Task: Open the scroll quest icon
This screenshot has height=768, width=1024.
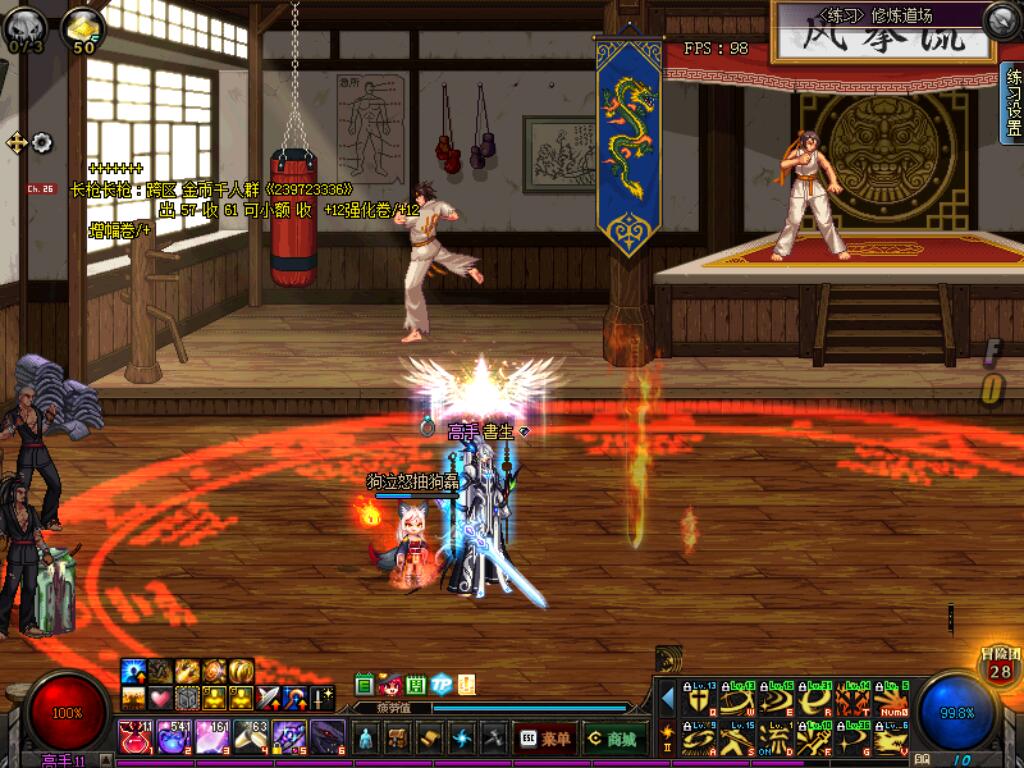Action: [x=429, y=738]
